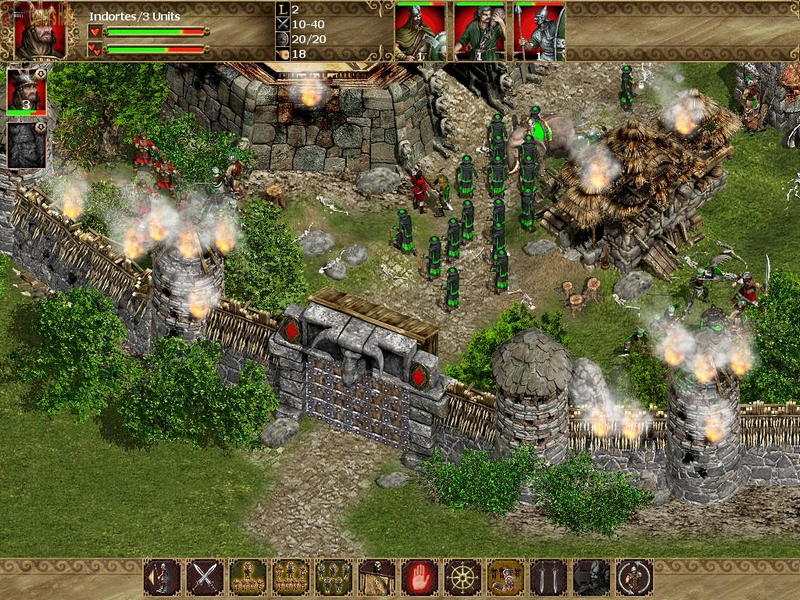Click the dark helmeted figure command
This screenshot has width=800, height=600.
pos(592,577)
